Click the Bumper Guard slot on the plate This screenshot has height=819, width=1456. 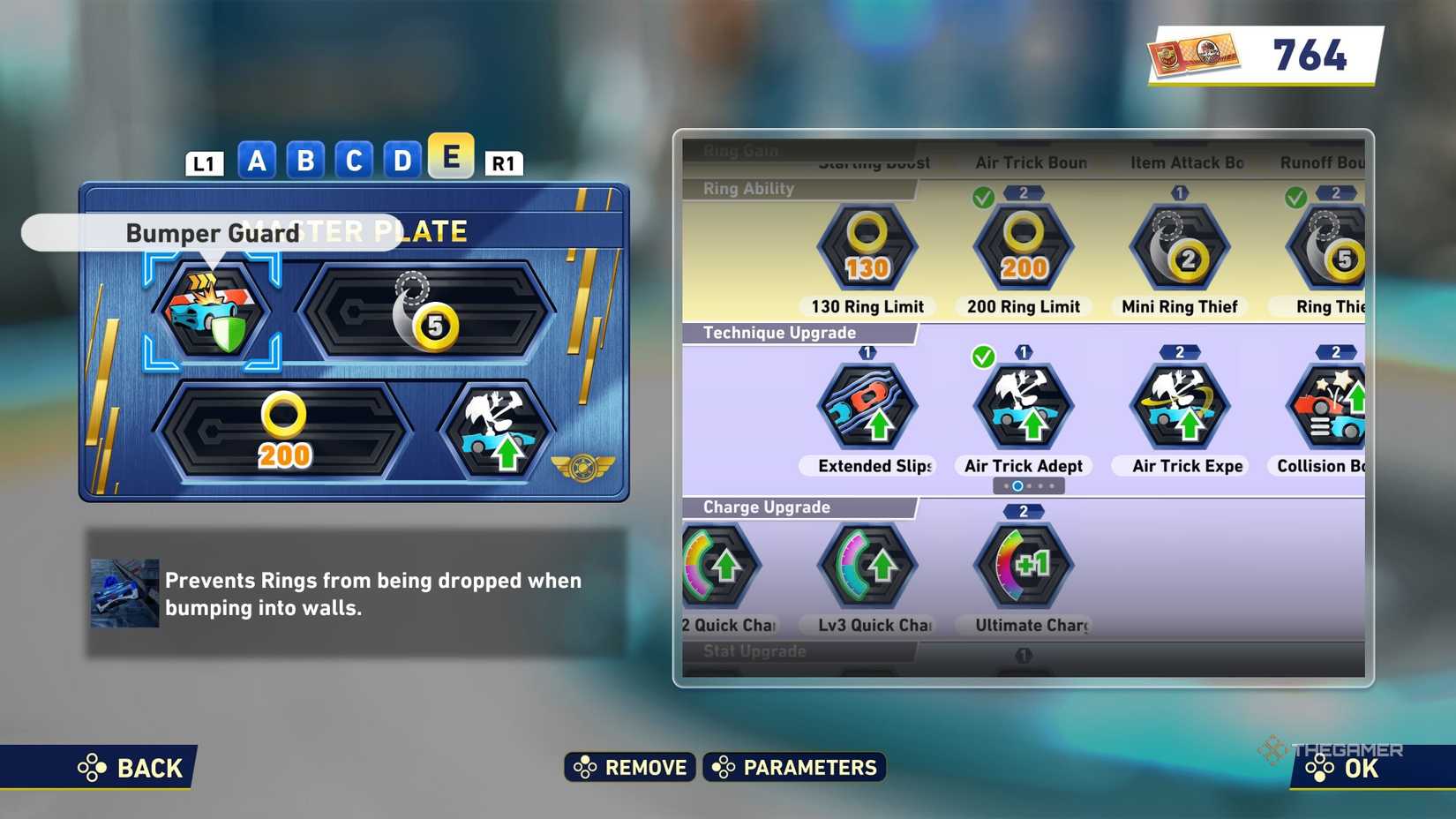click(x=216, y=309)
